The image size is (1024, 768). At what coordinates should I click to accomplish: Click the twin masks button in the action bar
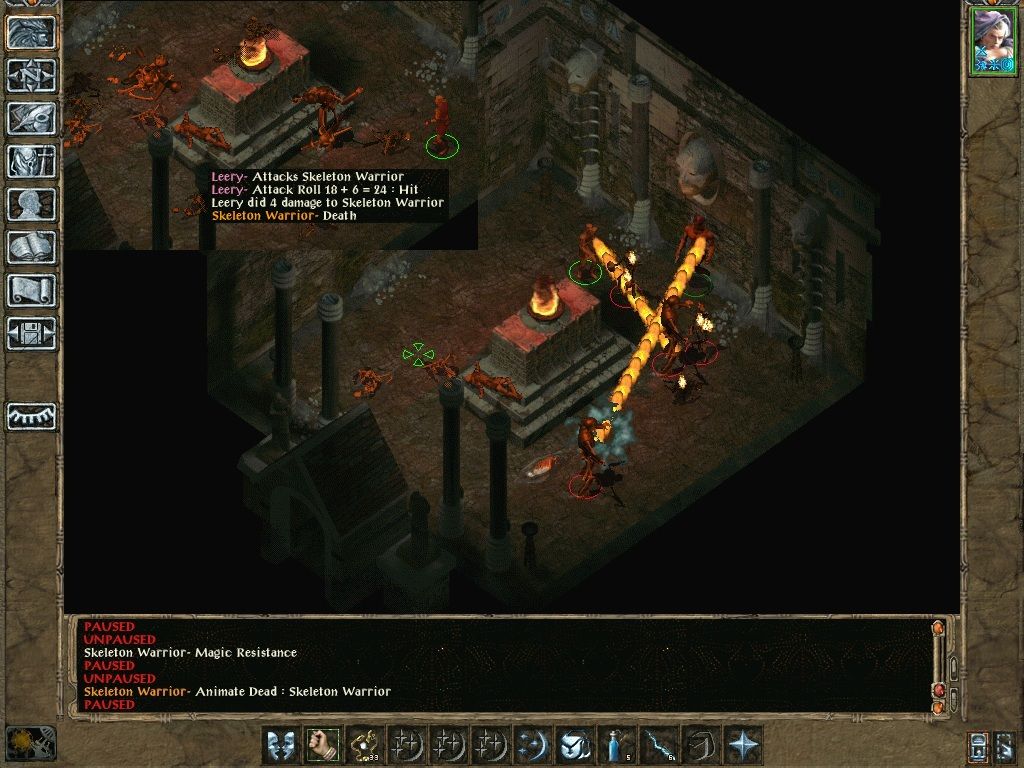tap(280, 745)
